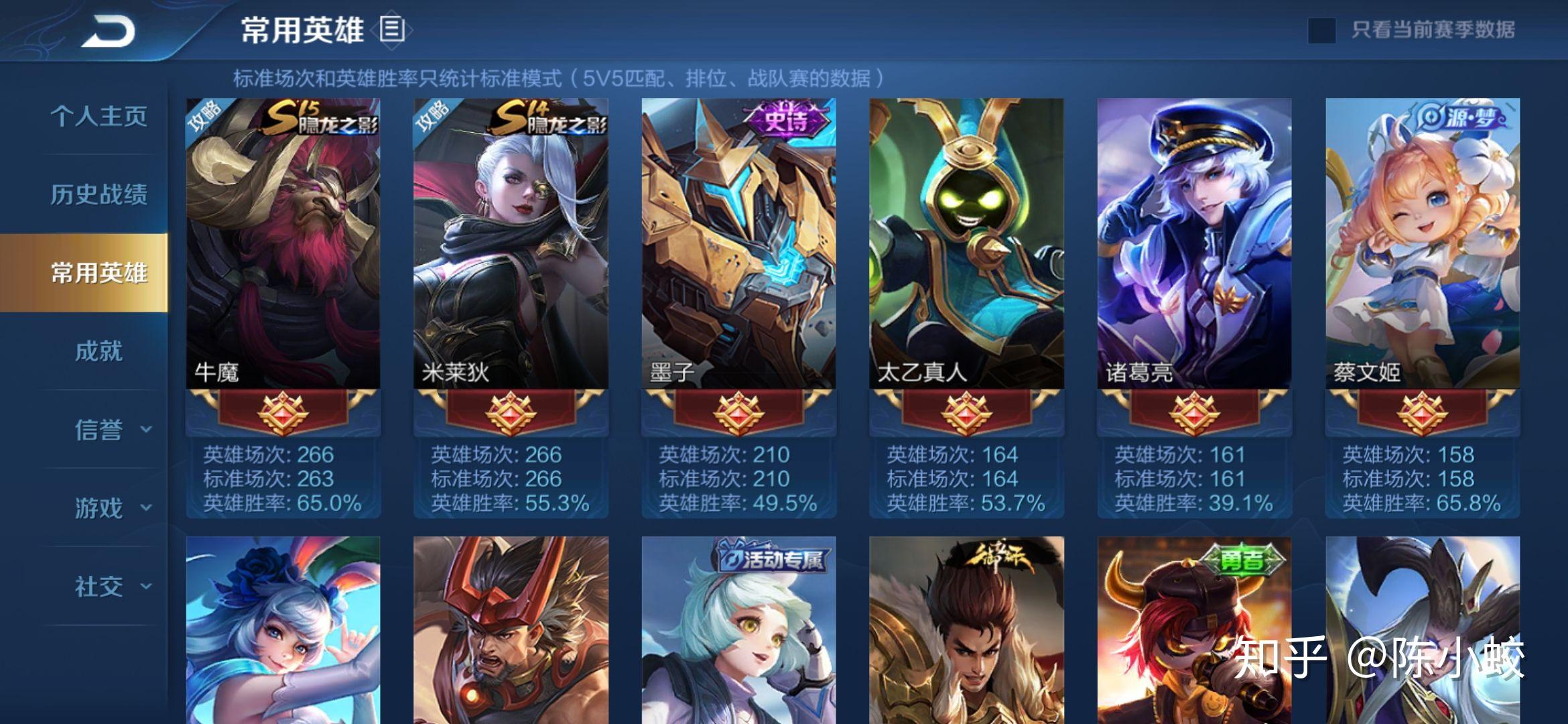Expand the 社交 section
Viewport: 1568px width, 724px height.
pyautogui.click(x=111, y=587)
